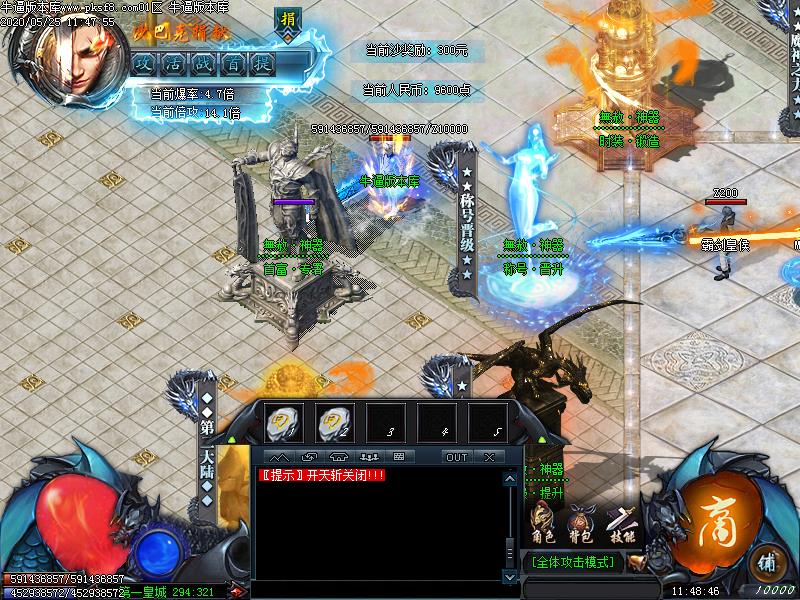
Task: Select the 战 button
Action: [204, 62]
